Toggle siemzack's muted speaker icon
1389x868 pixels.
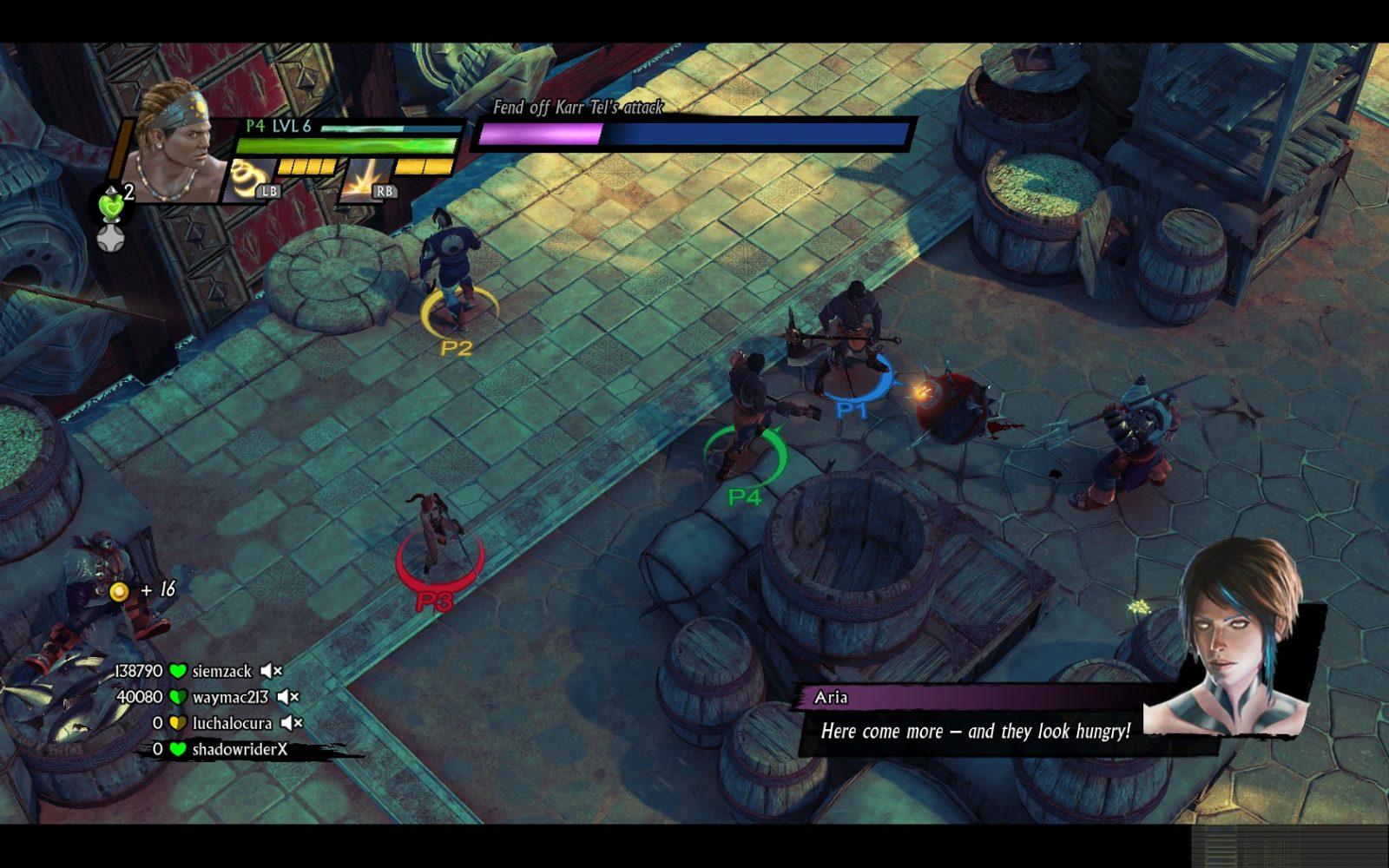point(272,671)
